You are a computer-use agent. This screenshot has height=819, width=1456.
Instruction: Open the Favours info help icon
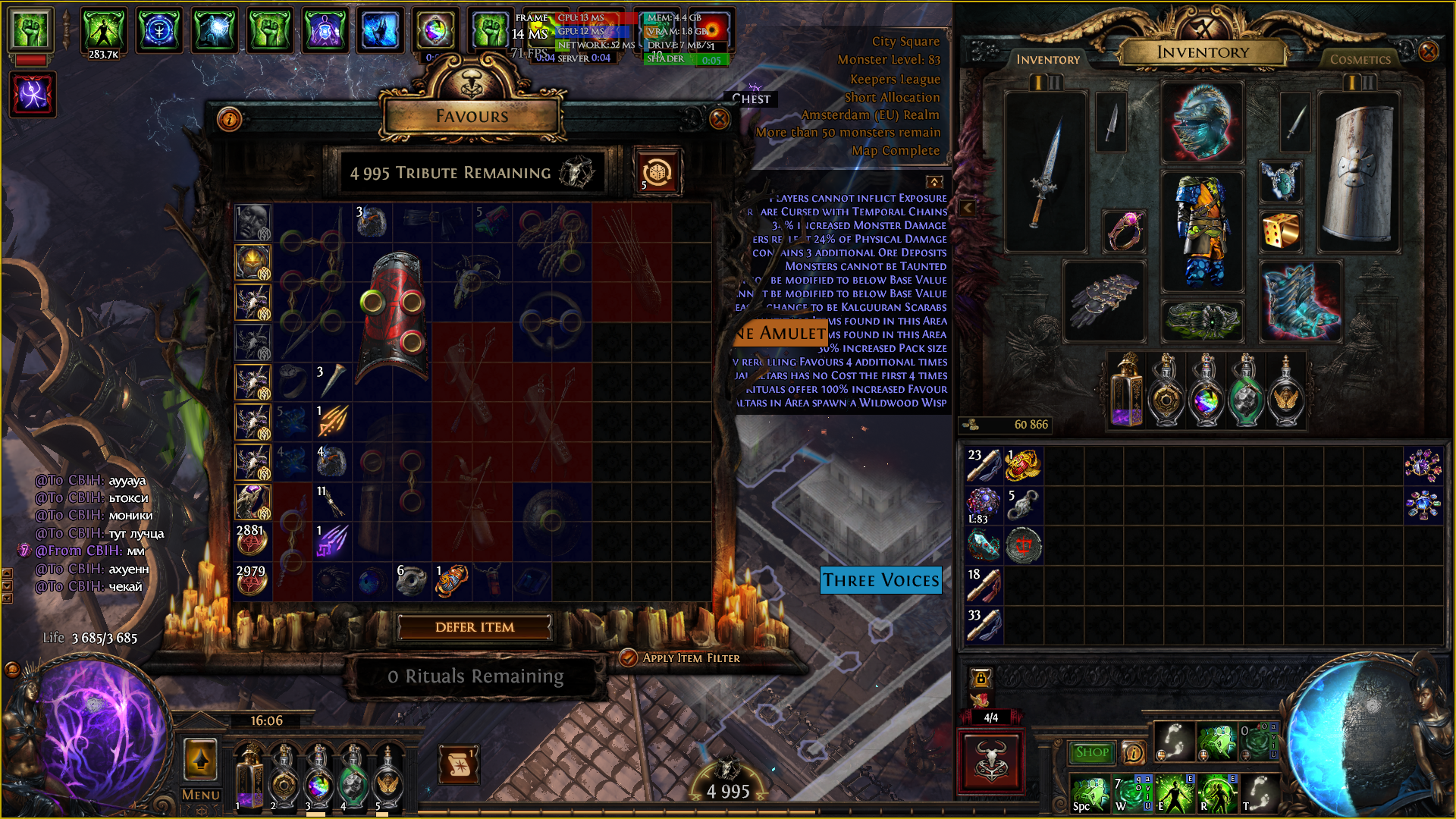229,119
